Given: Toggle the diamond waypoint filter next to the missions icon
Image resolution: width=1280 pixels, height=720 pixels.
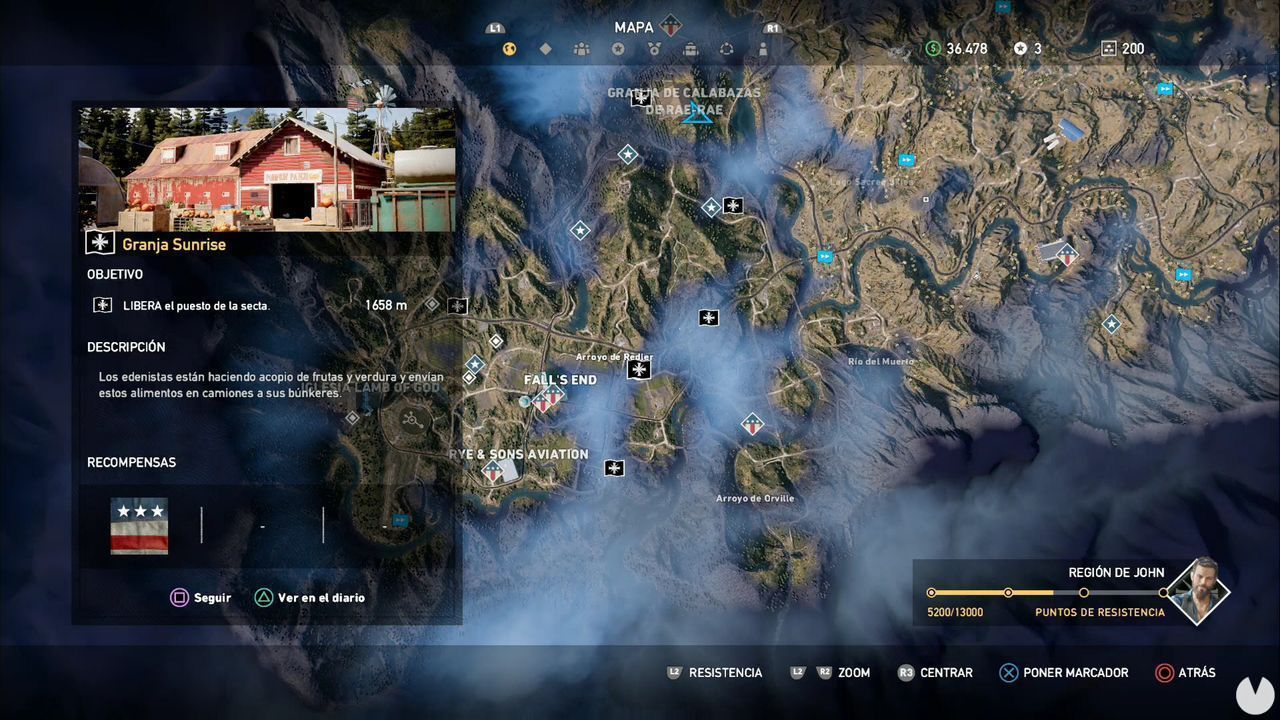Looking at the screenshot, I should coord(545,48).
